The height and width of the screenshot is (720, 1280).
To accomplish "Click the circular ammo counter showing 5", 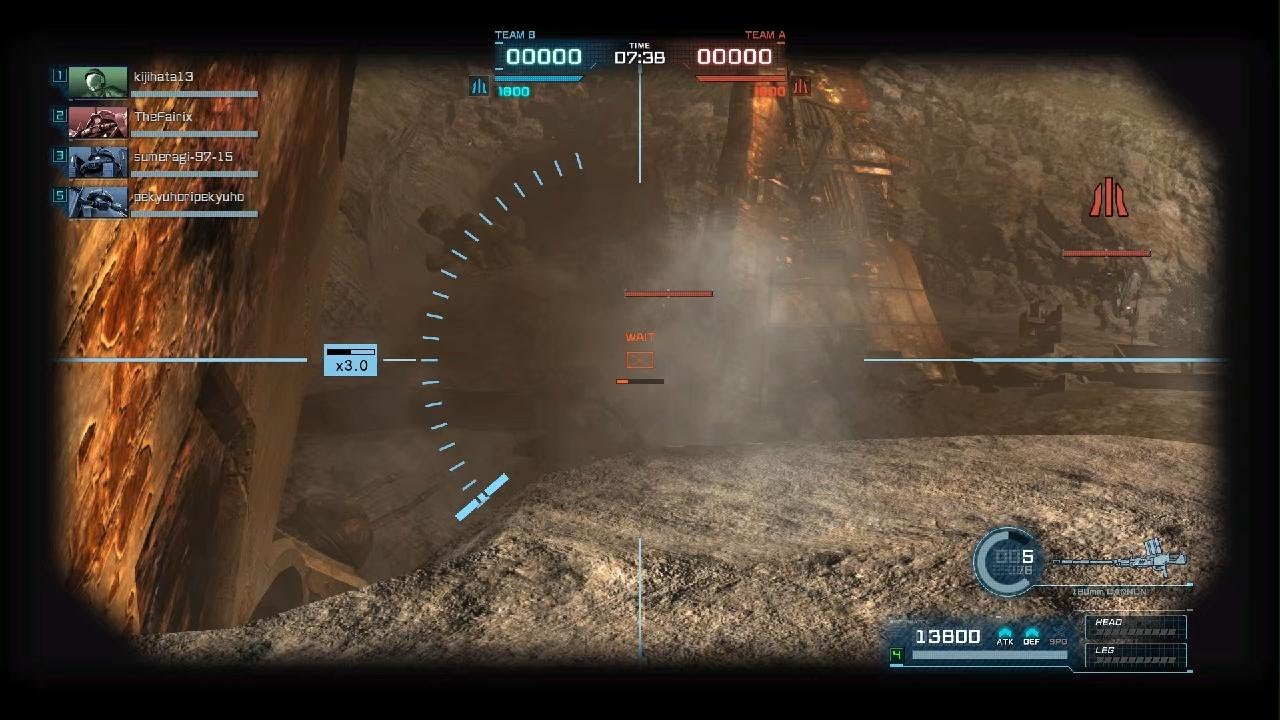I will [x=1007, y=561].
